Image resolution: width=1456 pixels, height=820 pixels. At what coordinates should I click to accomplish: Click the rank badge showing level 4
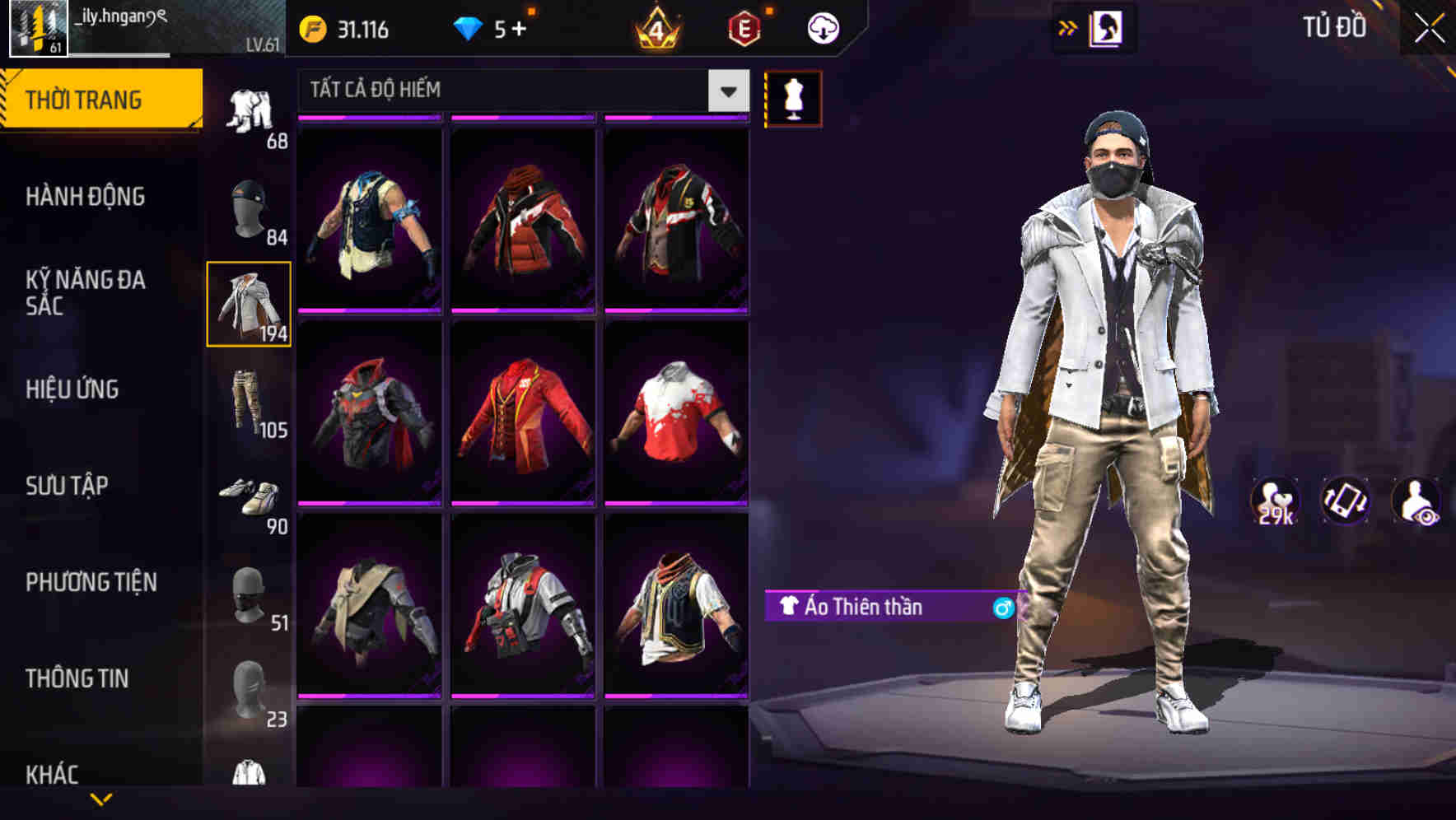pos(654,29)
